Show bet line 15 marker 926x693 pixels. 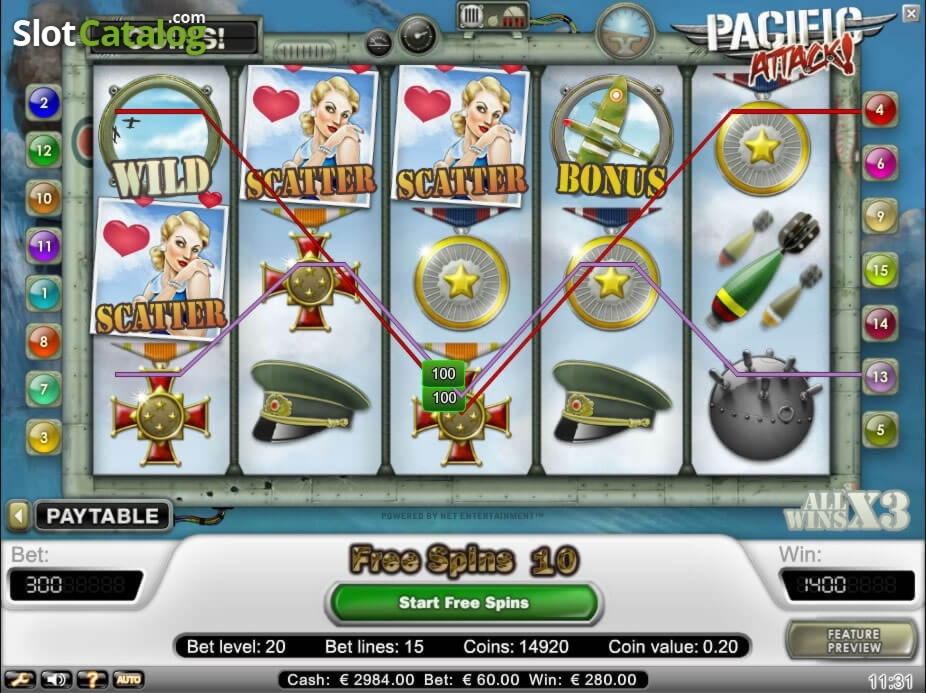coord(880,270)
